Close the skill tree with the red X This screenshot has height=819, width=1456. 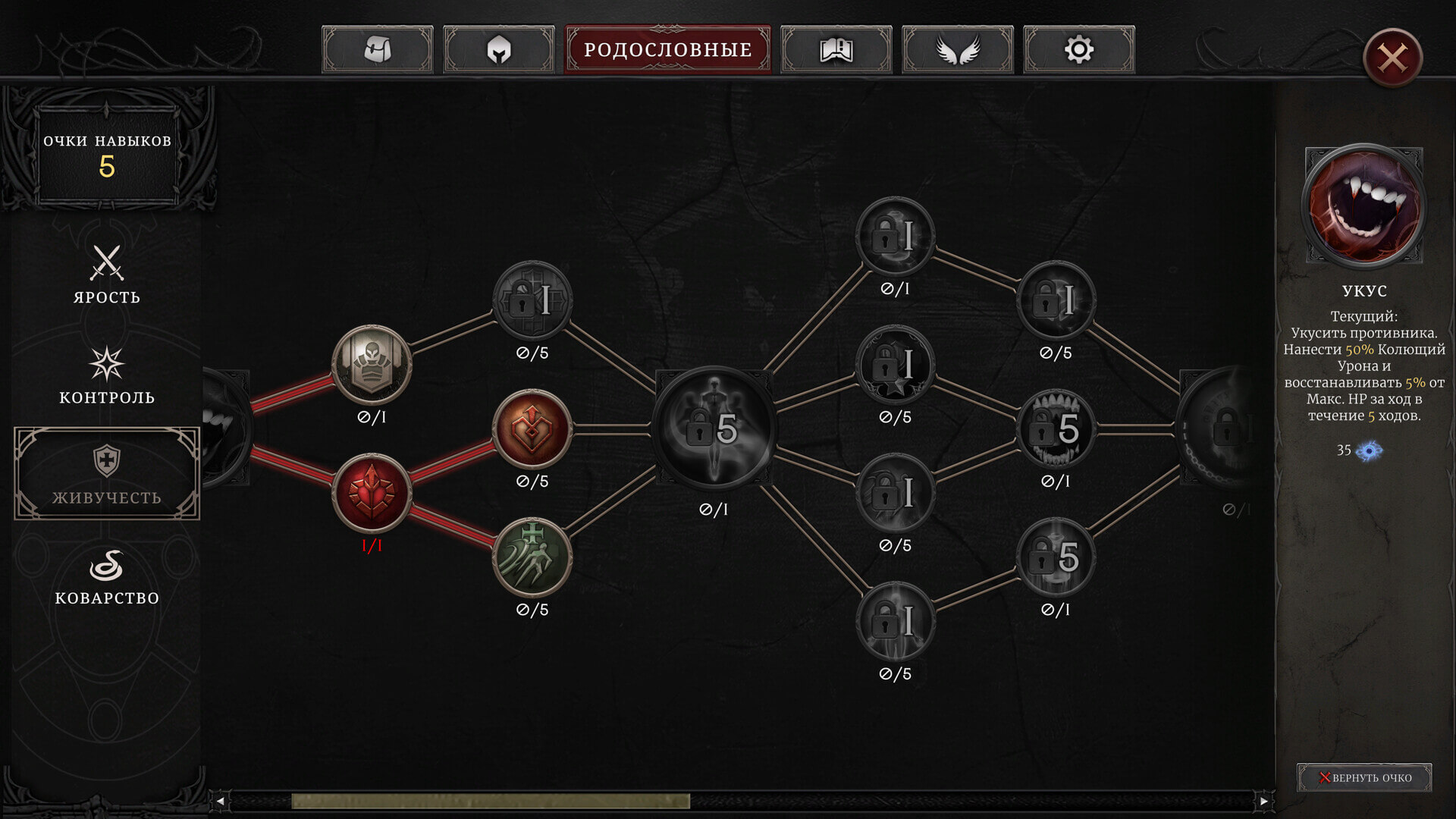coord(1392,58)
